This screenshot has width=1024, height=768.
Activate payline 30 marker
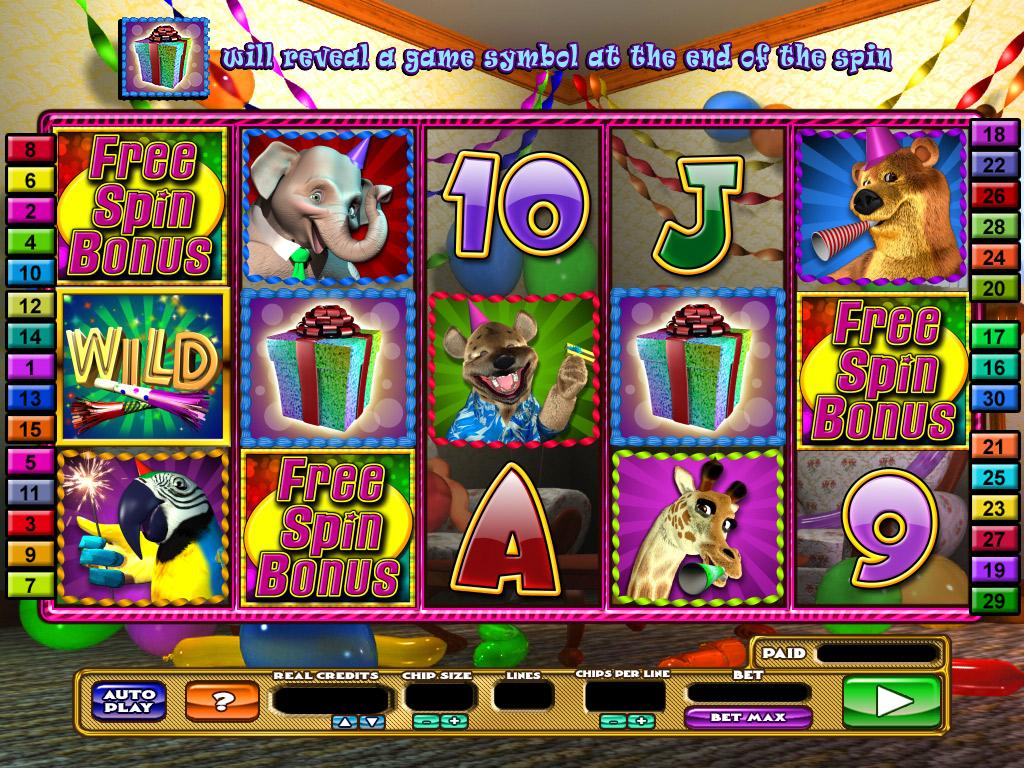tap(994, 397)
